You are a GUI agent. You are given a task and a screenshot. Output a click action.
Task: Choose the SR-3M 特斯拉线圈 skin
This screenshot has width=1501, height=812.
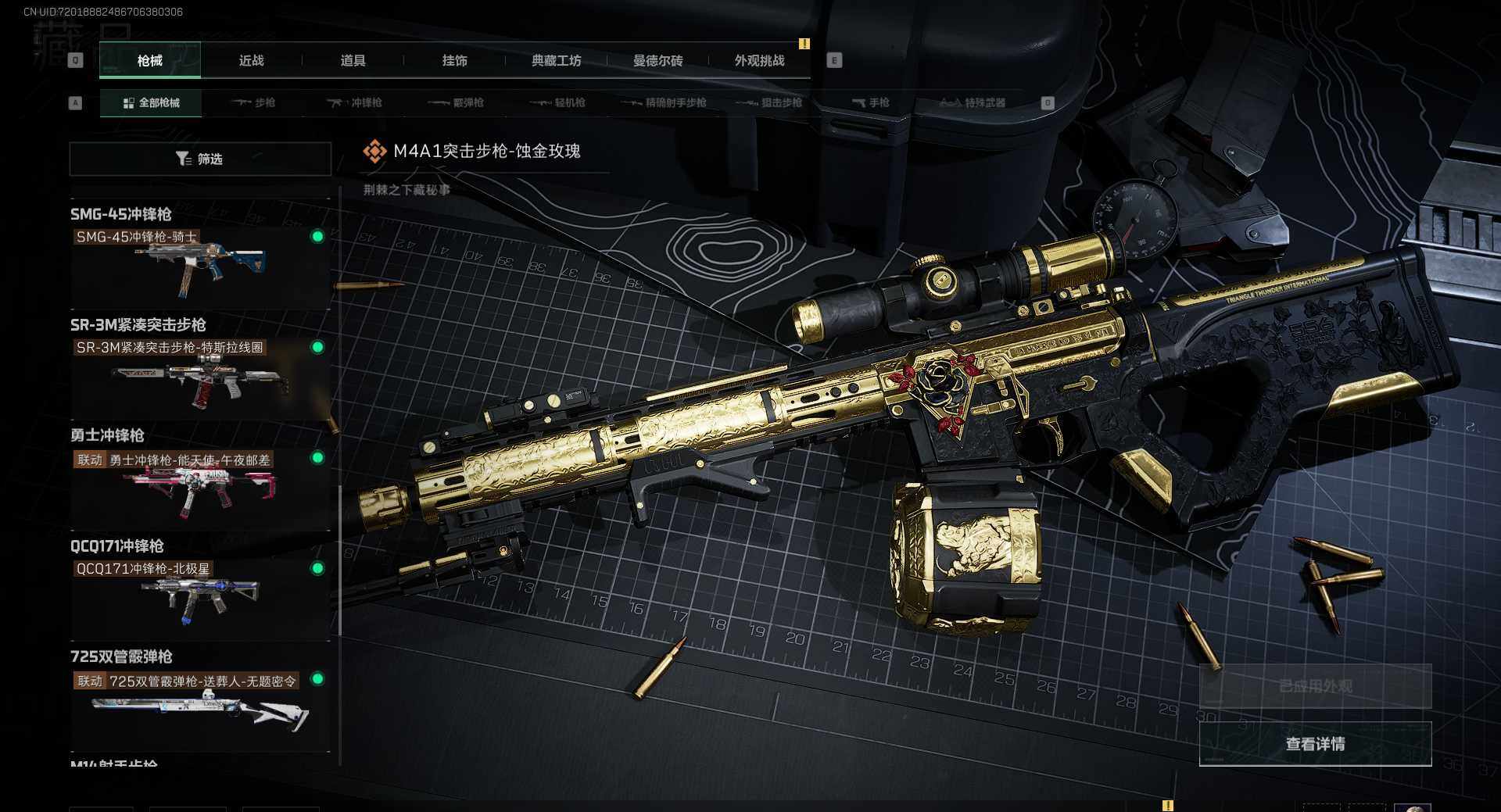[199, 374]
